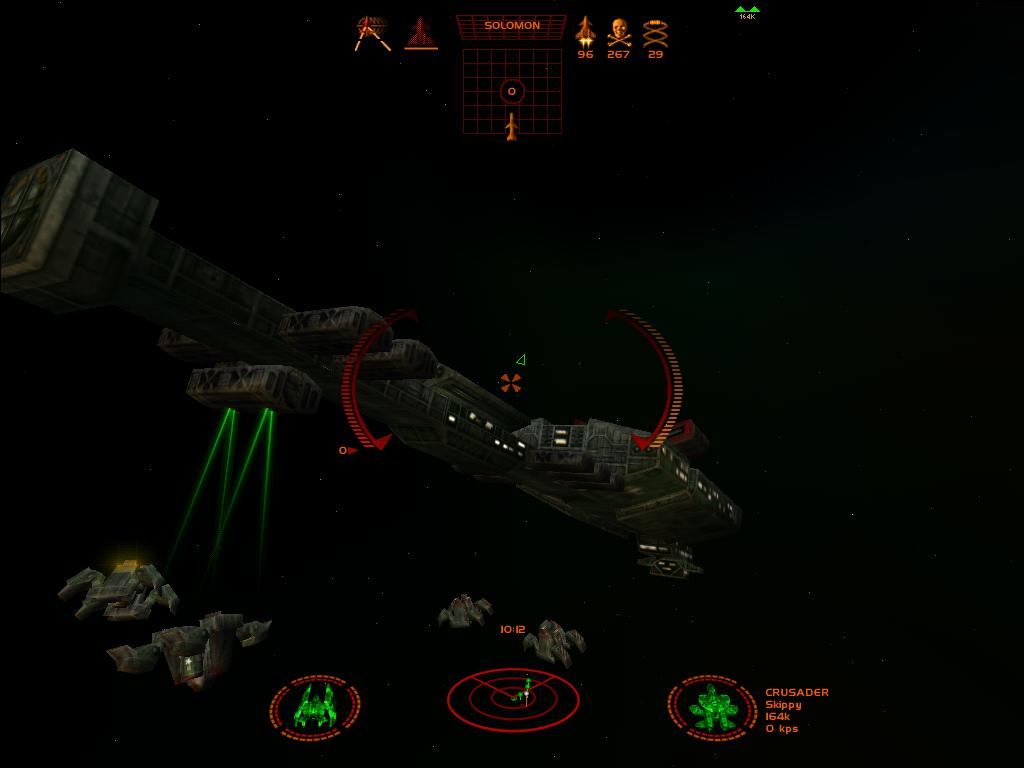Select the green target marker labeled 164K
This screenshot has width=1024, height=768.
click(x=747, y=11)
